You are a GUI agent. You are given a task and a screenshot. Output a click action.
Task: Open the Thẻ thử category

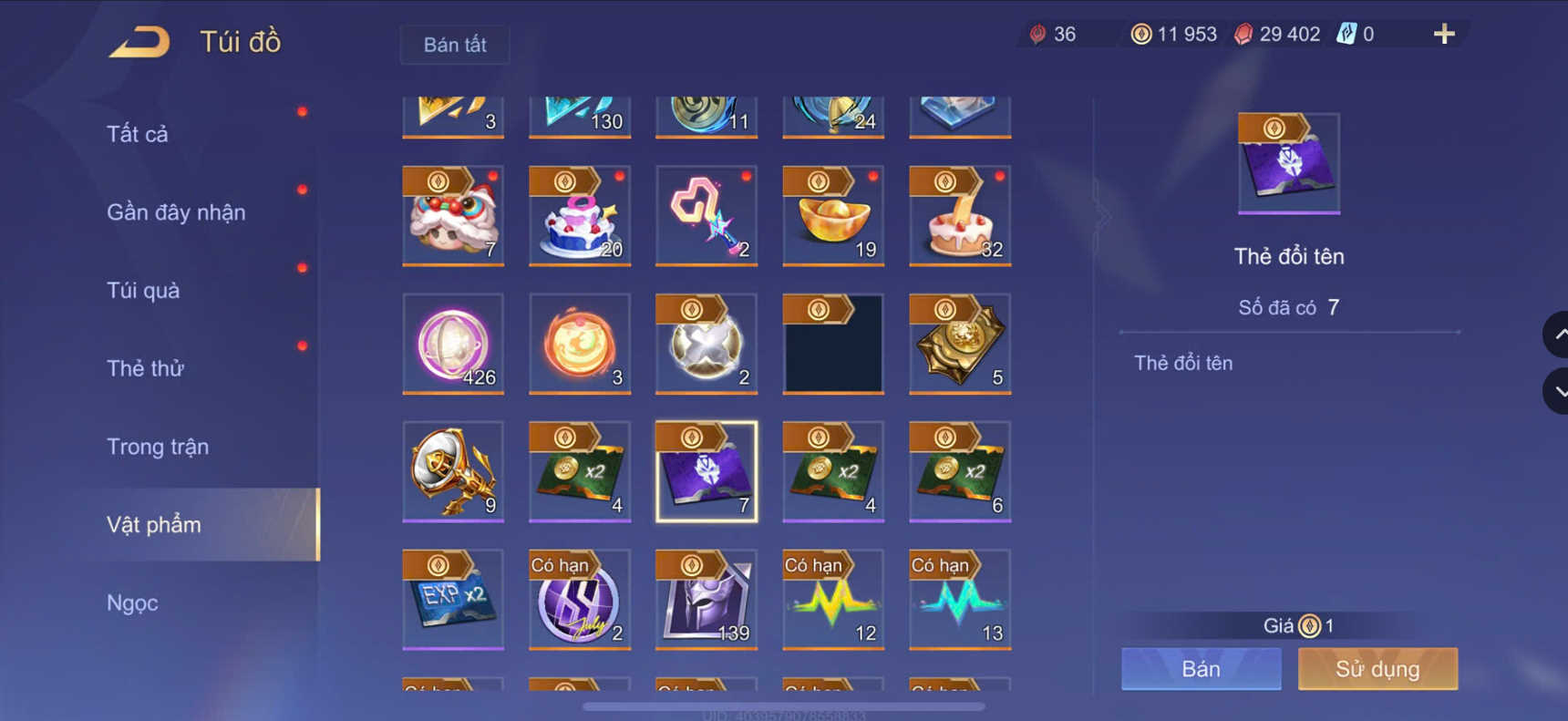coord(144,368)
